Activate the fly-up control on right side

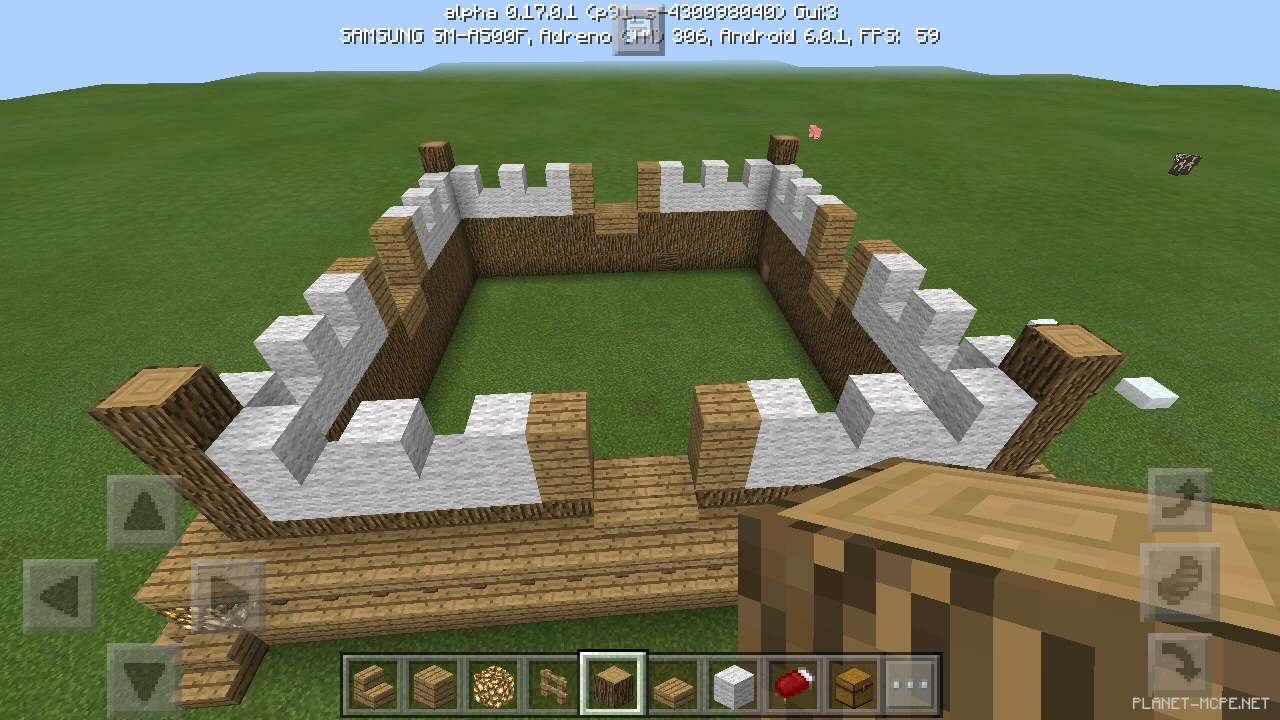1180,499
